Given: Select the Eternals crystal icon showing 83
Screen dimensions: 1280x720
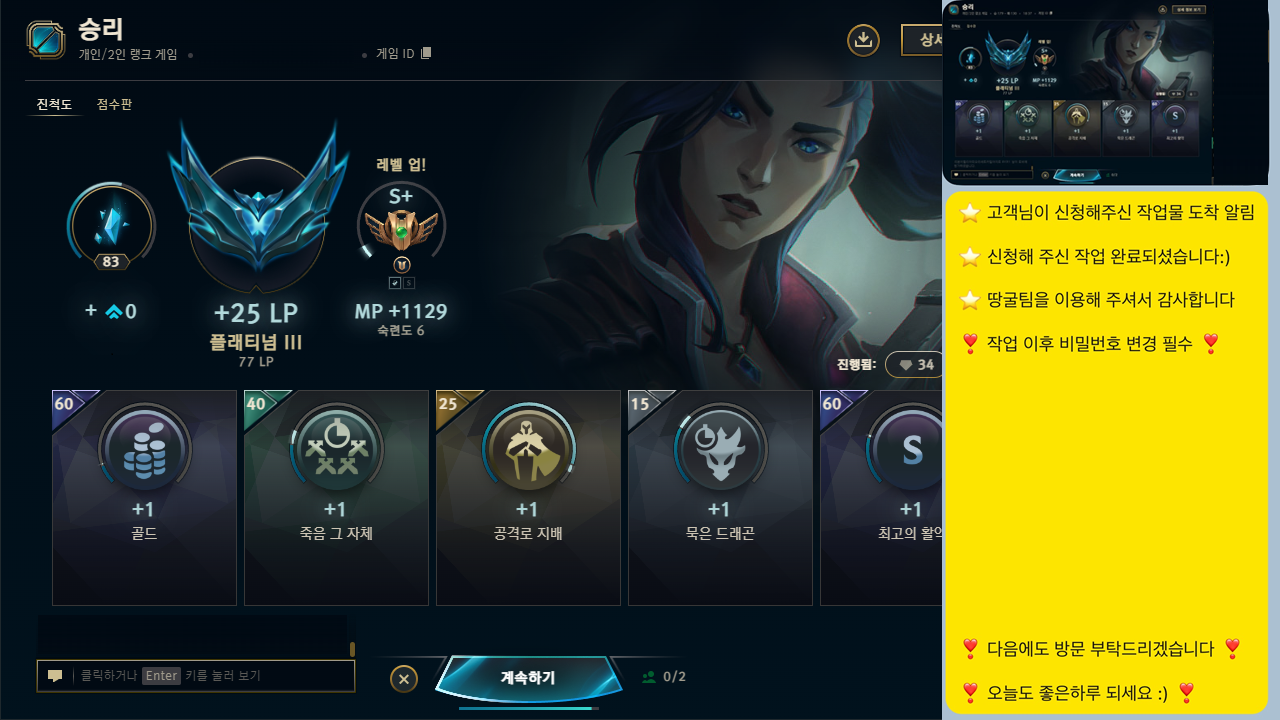Looking at the screenshot, I should point(111,225).
